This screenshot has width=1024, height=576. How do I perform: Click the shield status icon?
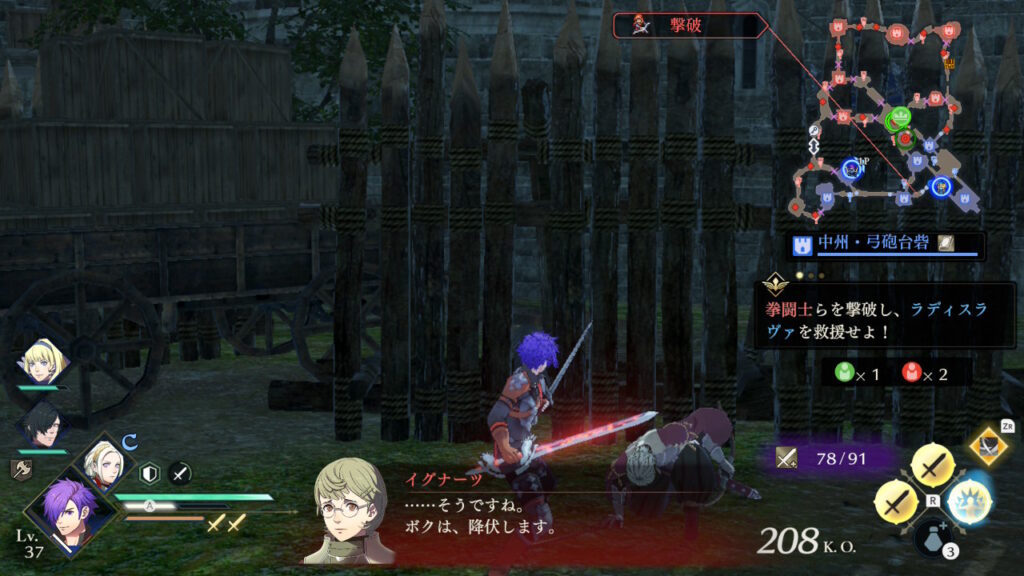[150, 473]
